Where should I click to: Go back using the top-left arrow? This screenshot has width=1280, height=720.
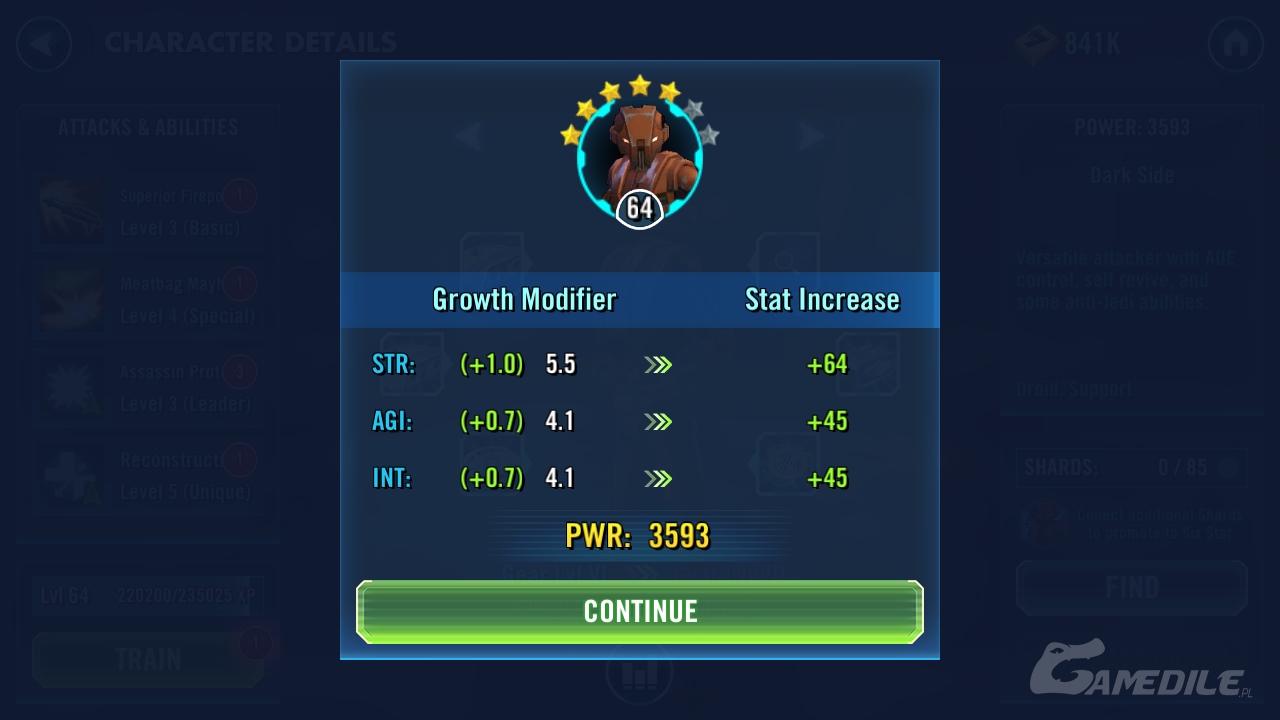click(44, 44)
